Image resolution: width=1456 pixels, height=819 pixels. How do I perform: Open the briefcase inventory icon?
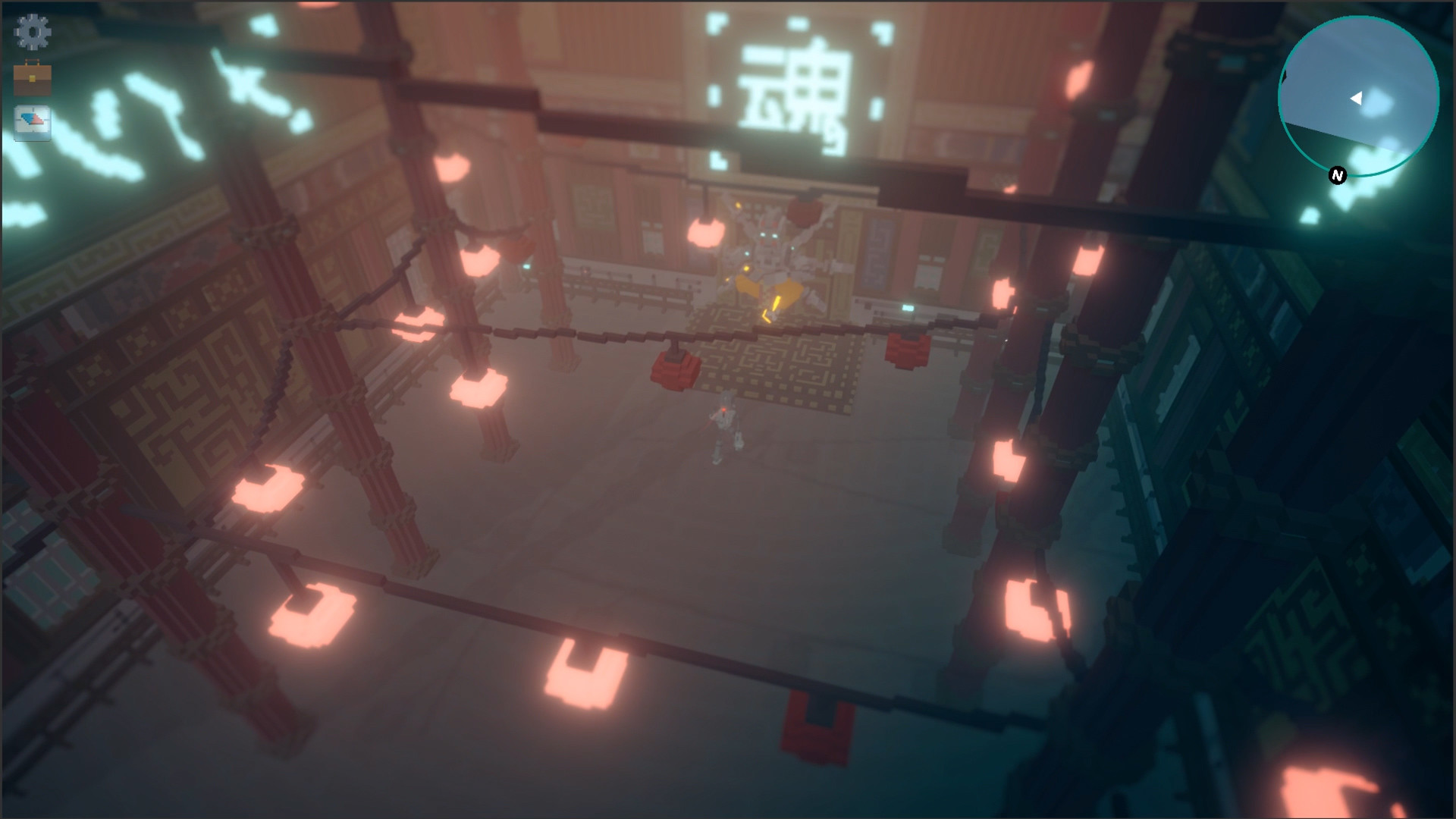(32, 76)
